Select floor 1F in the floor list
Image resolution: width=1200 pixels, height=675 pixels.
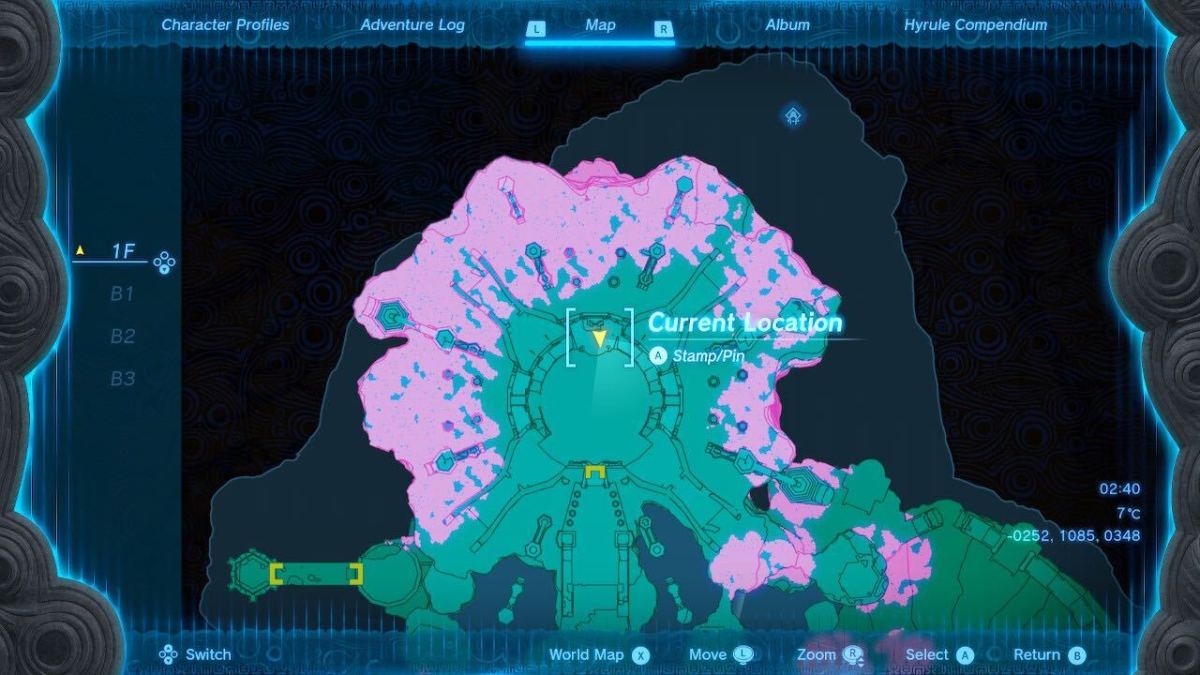(x=122, y=252)
